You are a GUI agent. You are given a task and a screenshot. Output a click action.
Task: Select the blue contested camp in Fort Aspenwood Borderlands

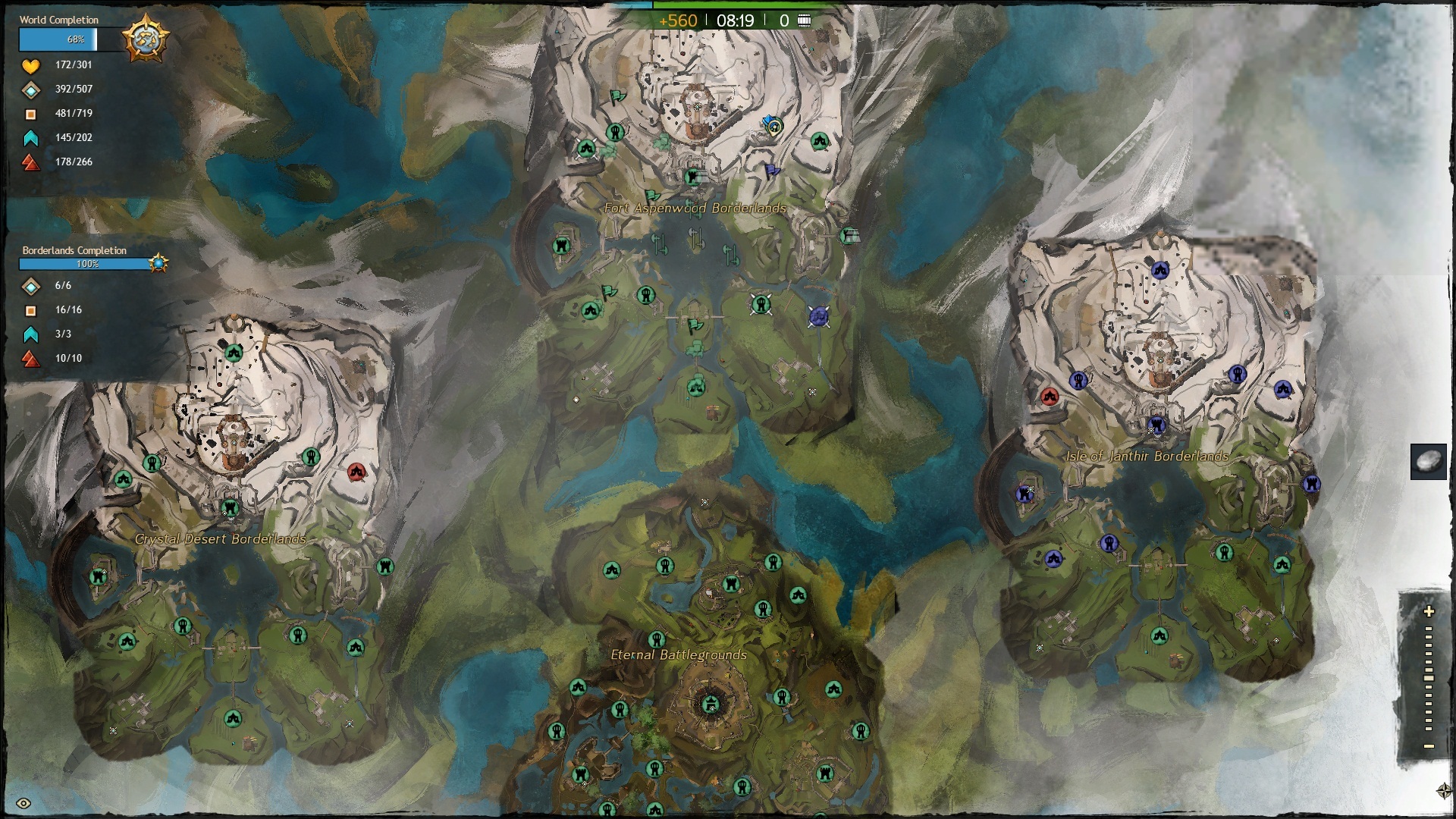817,316
